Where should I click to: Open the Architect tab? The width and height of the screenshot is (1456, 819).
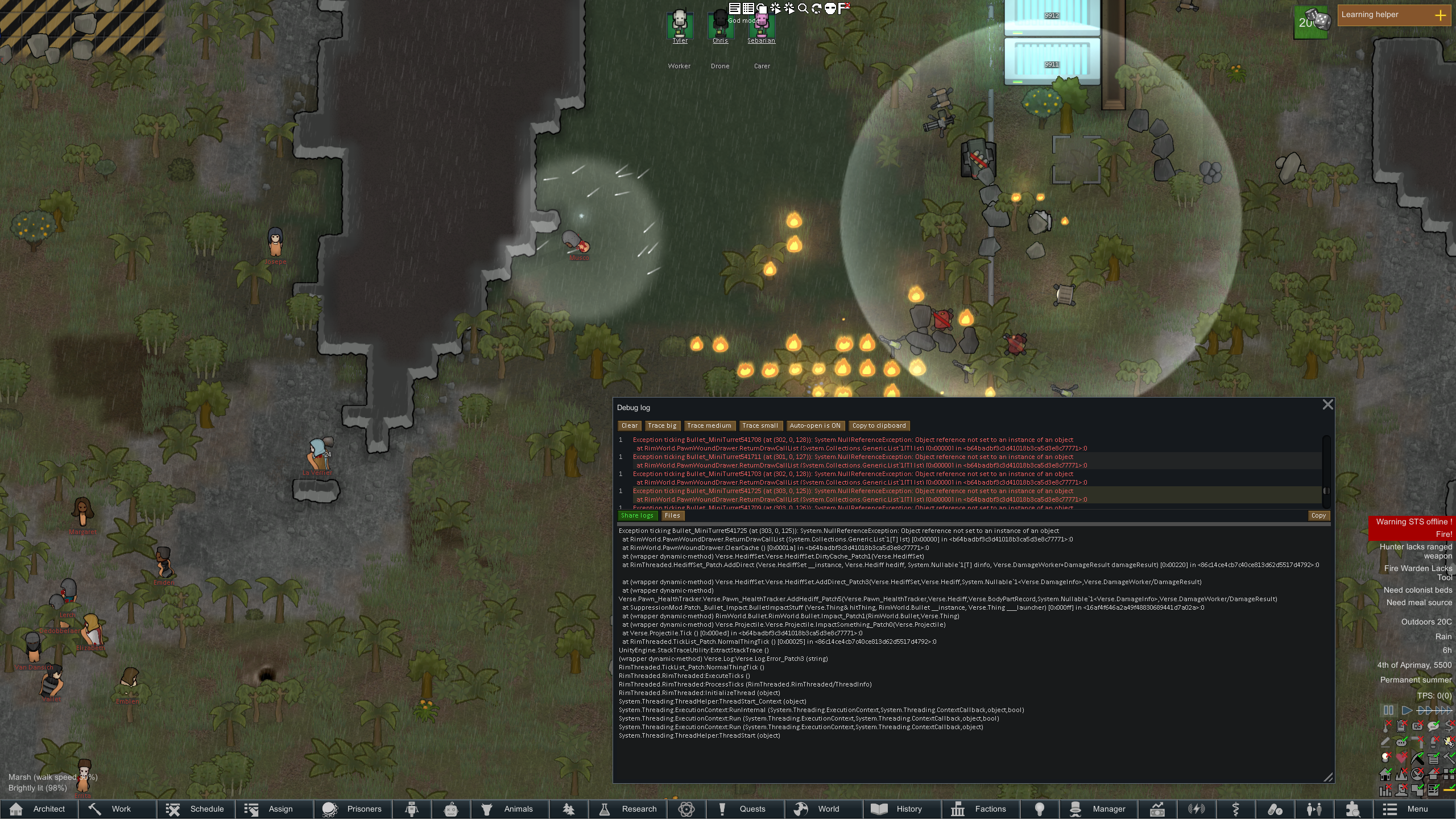39,809
